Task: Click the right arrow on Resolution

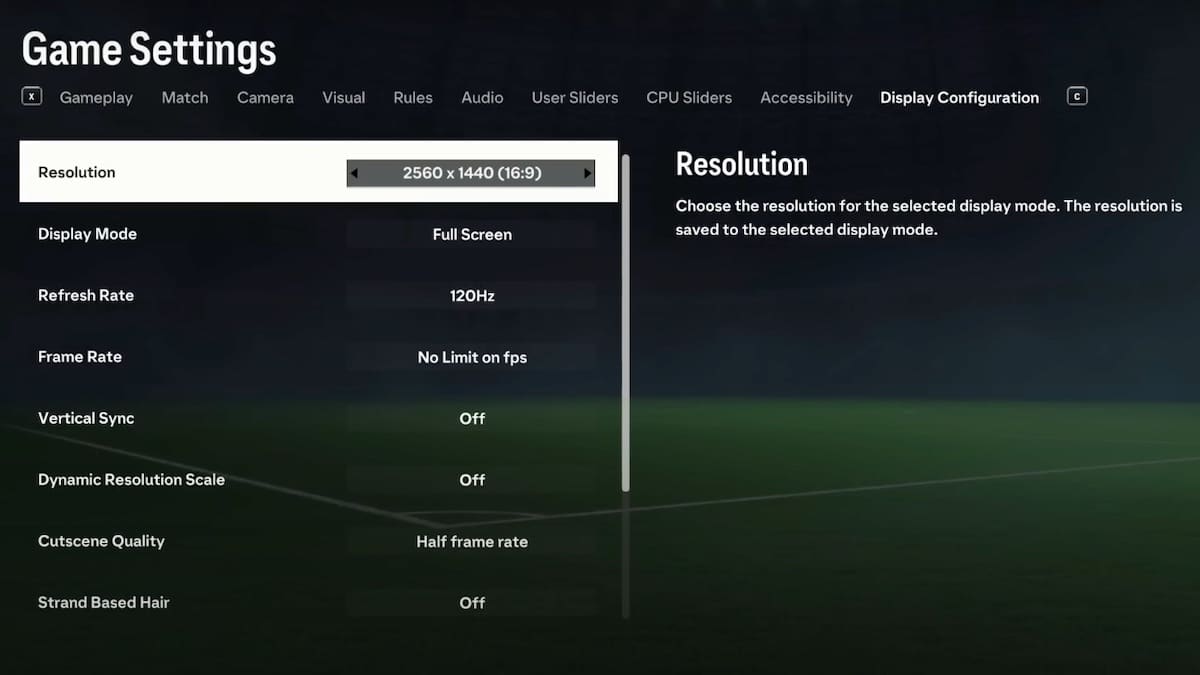Action: point(587,174)
